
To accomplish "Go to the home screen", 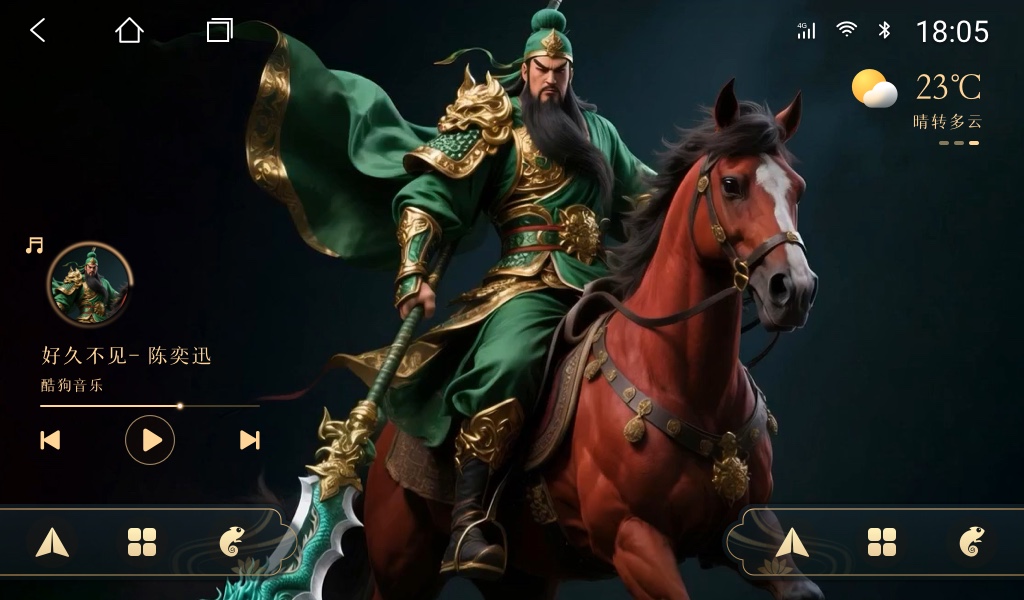I will tap(129, 31).
